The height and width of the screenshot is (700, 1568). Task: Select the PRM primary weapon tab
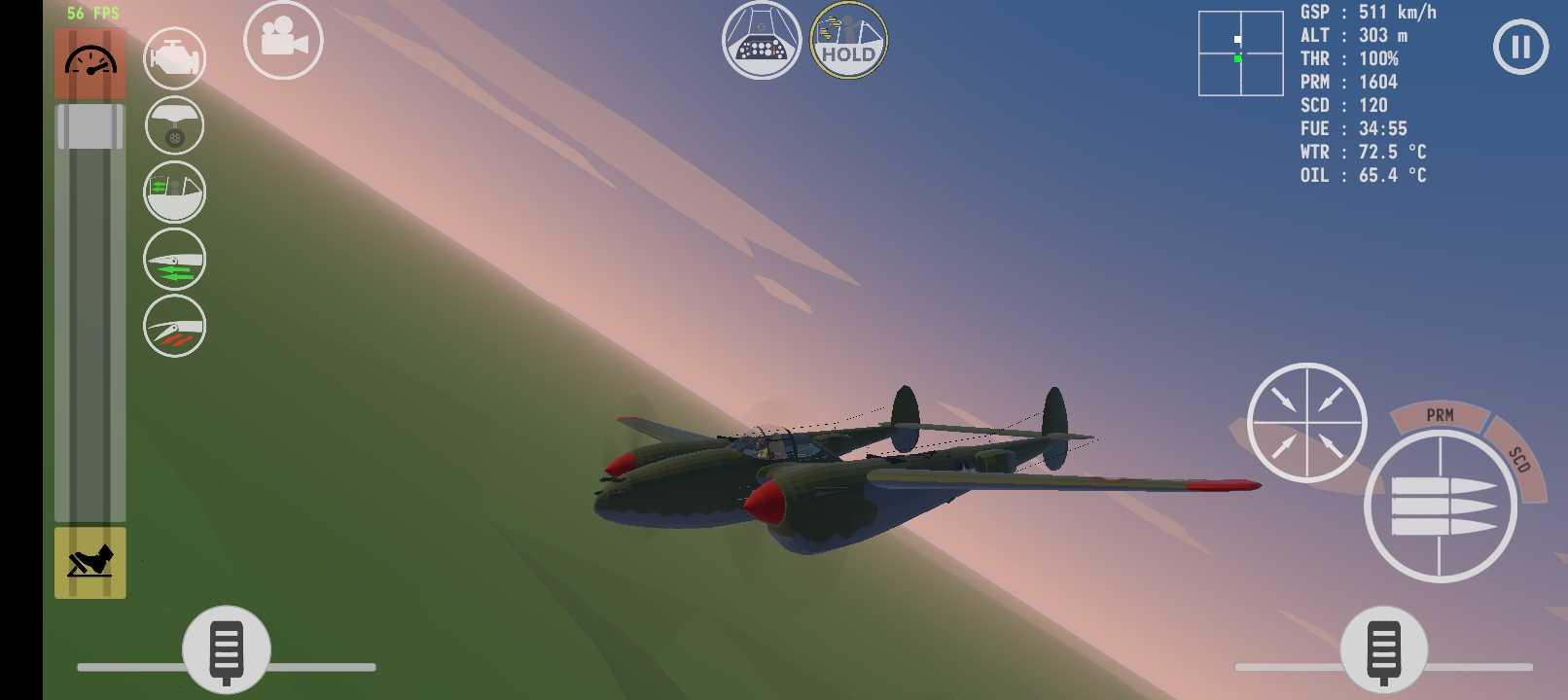click(1440, 416)
